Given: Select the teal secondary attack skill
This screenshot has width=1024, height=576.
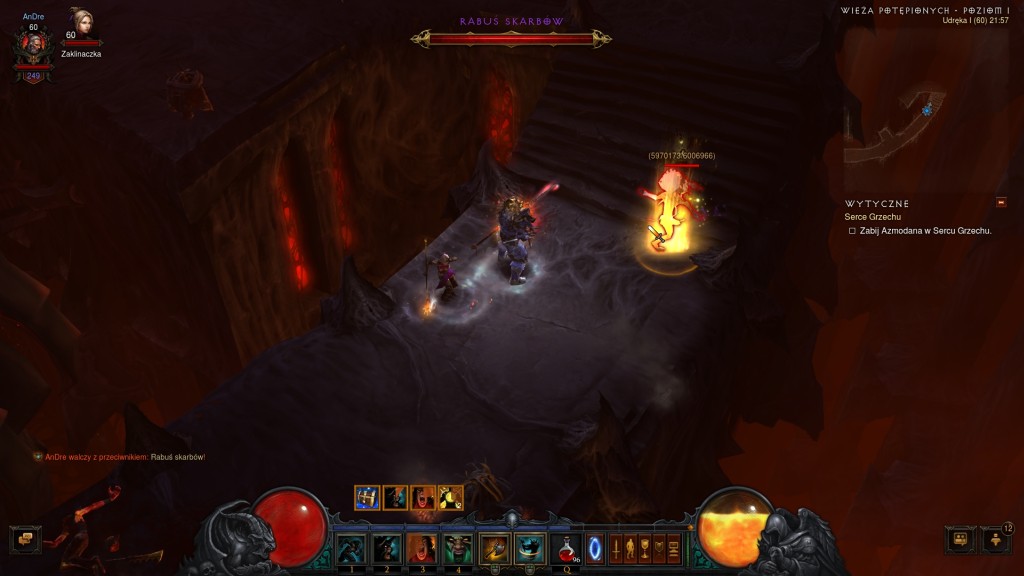Looking at the screenshot, I should tap(530, 548).
